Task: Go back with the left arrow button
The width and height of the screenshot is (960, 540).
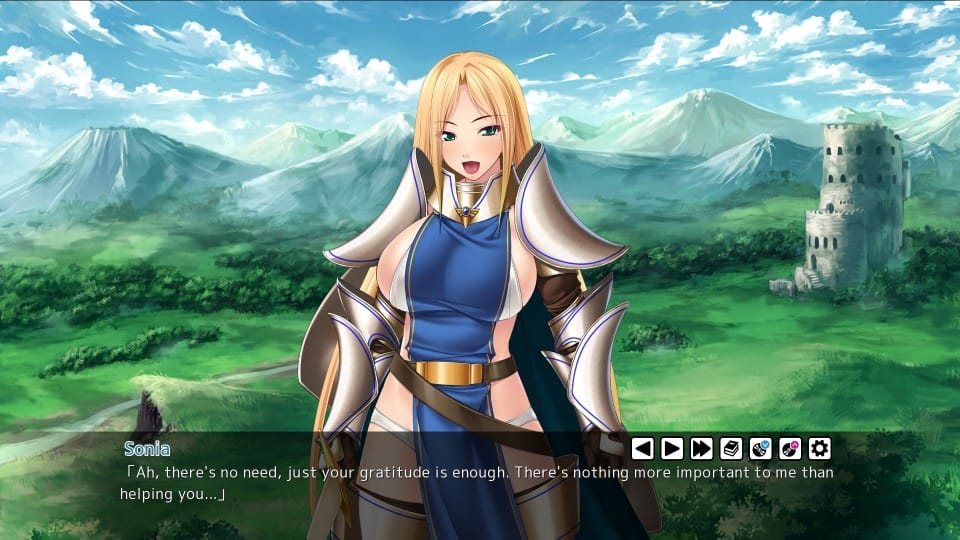Action: click(642, 449)
